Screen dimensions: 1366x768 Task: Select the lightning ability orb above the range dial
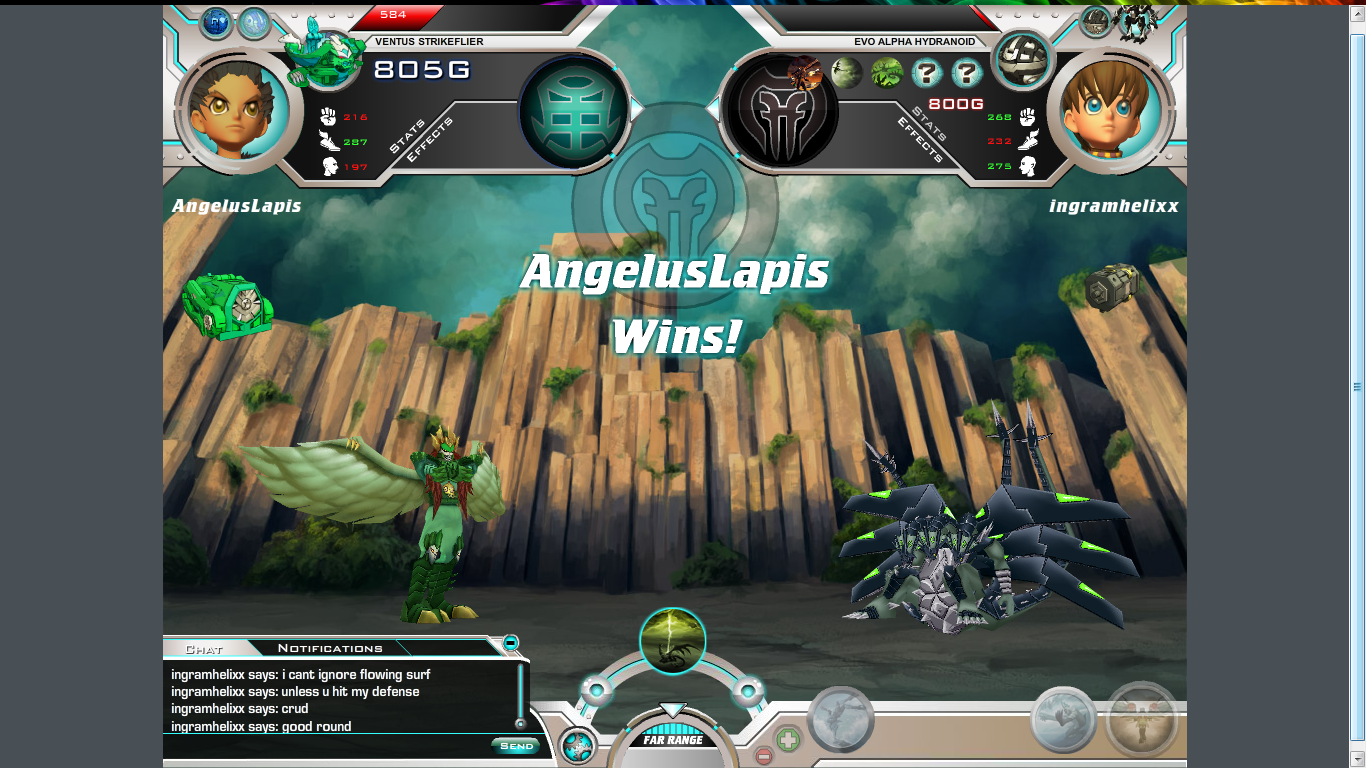pyautogui.click(x=672, y=641)
